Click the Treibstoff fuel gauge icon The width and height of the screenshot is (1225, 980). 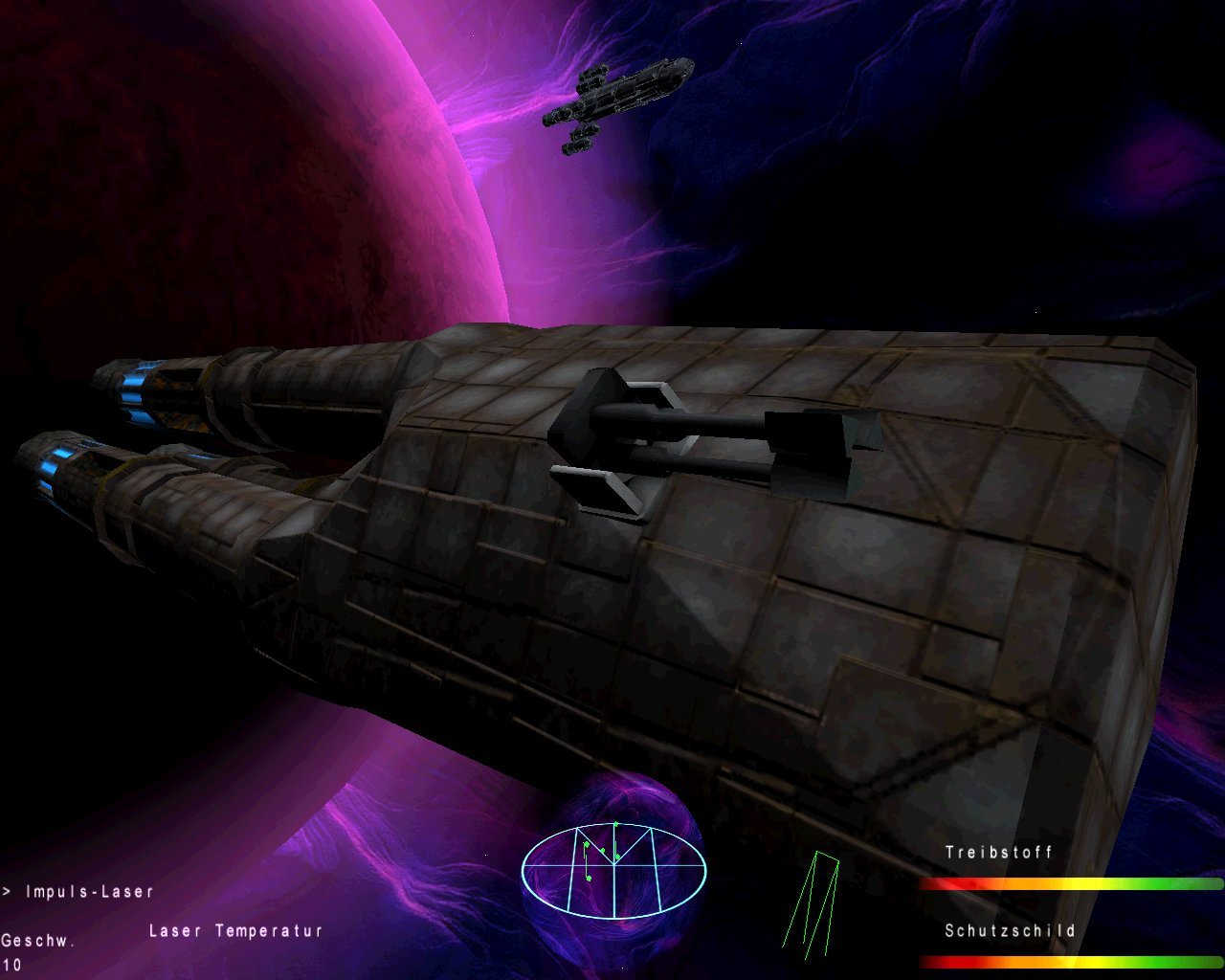click(x=997, y=852)
